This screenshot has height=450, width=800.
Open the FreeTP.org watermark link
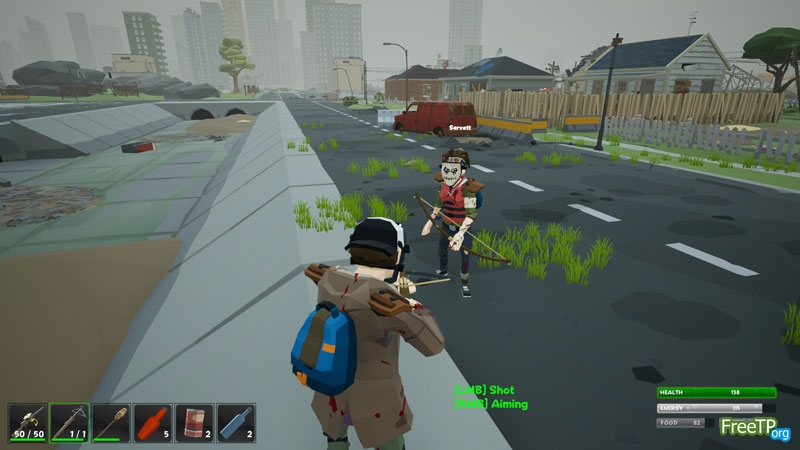[755, 429]
